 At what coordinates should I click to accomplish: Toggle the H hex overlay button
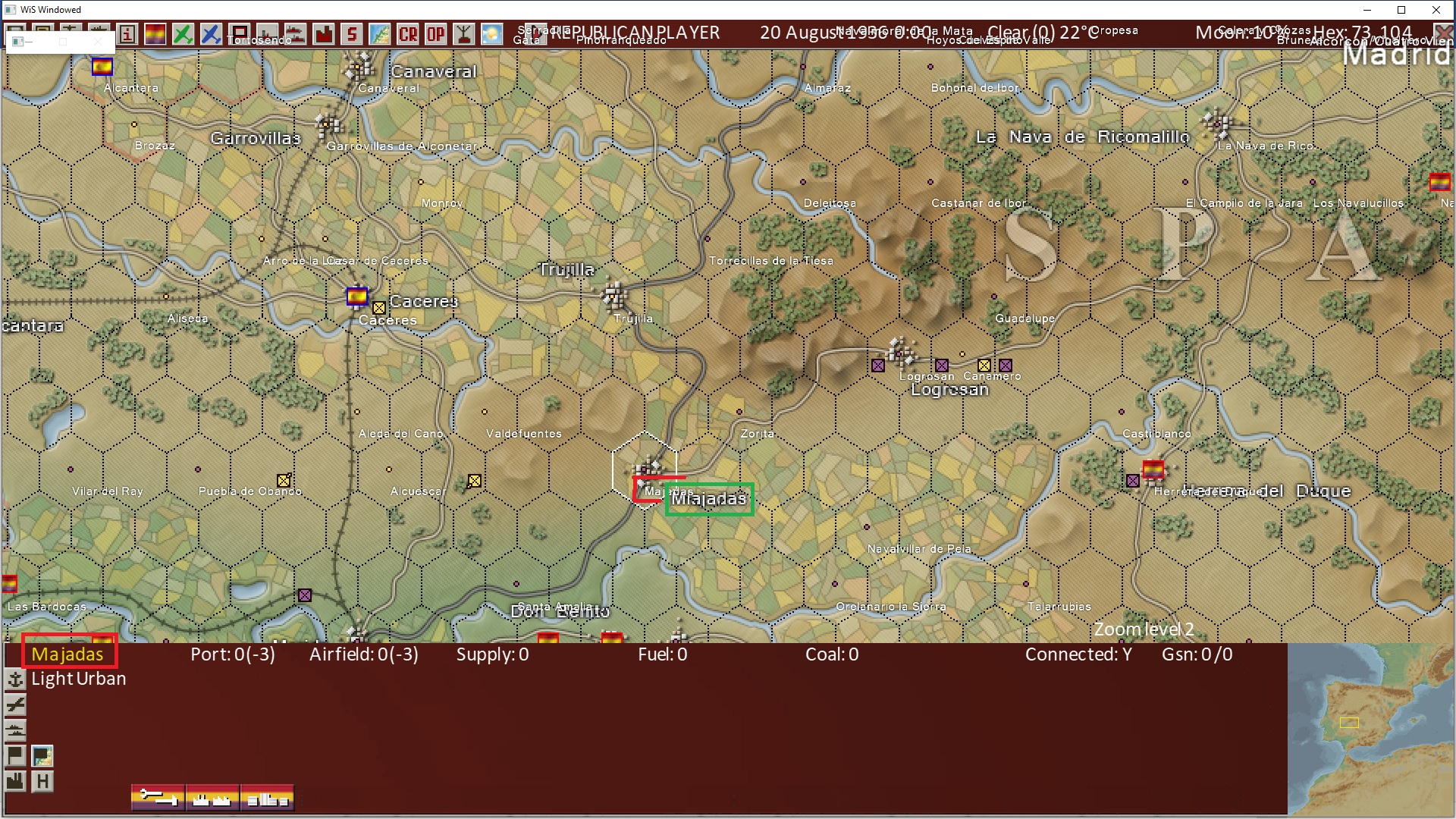tap(42, 780)
